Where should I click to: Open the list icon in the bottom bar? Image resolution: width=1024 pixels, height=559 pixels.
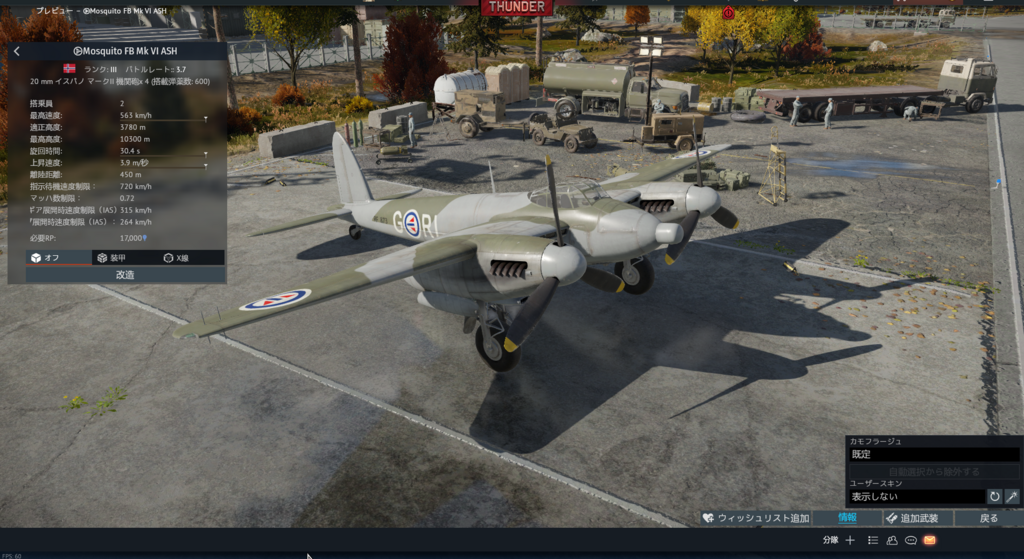(872, 540)
